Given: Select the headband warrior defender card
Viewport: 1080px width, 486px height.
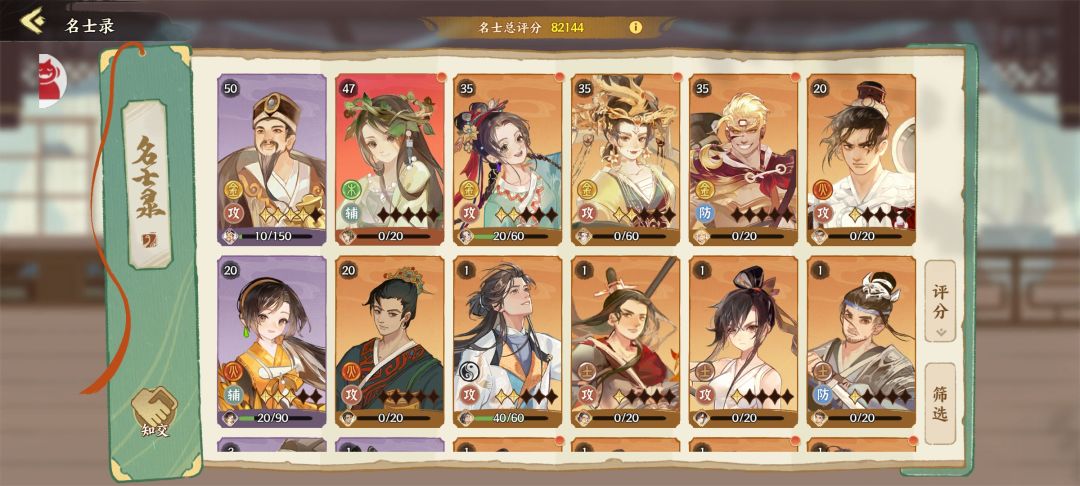Looking at the screenshot, I should [861, 341].
